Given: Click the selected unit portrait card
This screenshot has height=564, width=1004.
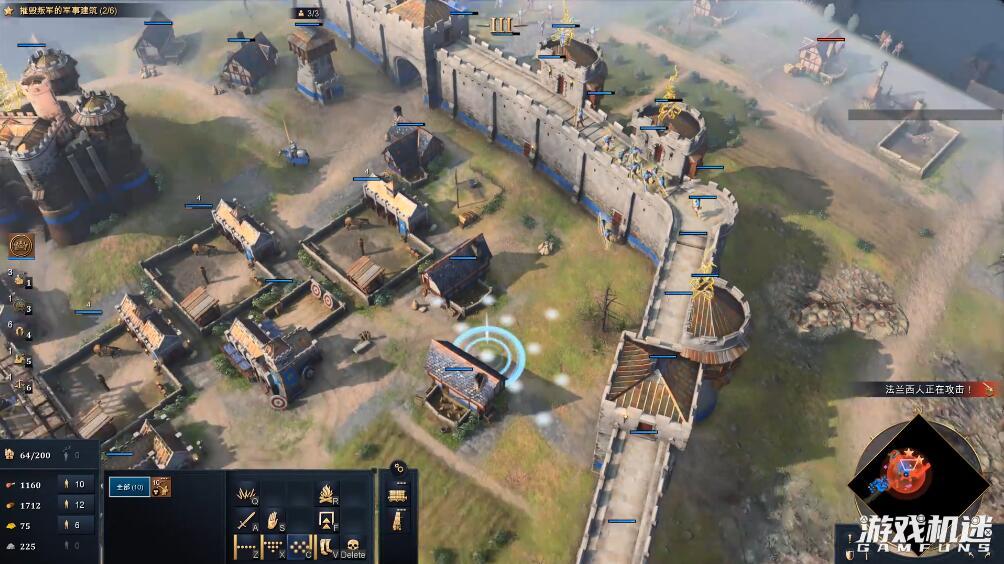Looking at the screenshot, I should tap(162, 487).
